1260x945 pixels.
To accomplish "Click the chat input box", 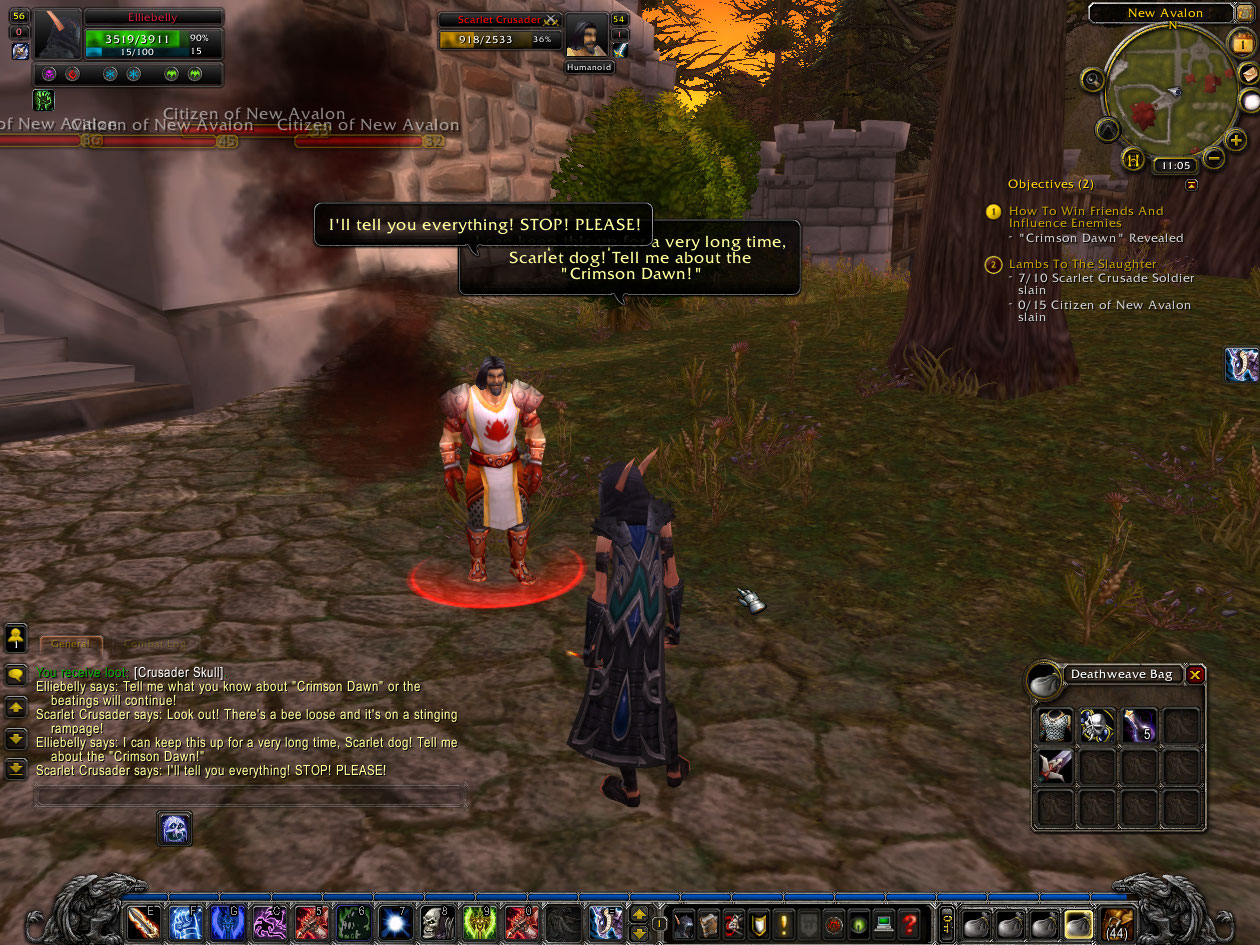I will (x=250, y=796).
